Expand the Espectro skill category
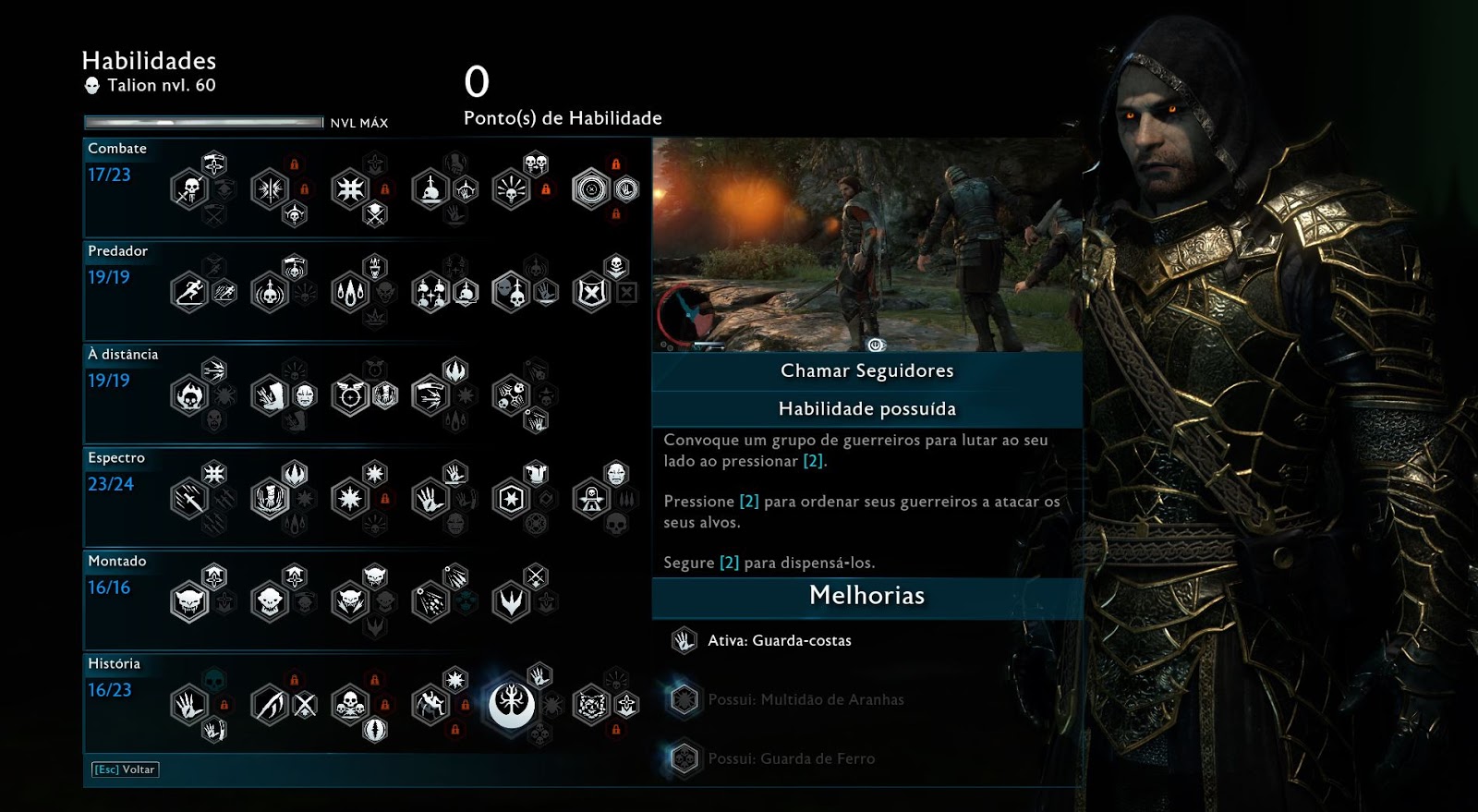The image size is (1478, 812). pyautogui.click(x=117, y=457)
